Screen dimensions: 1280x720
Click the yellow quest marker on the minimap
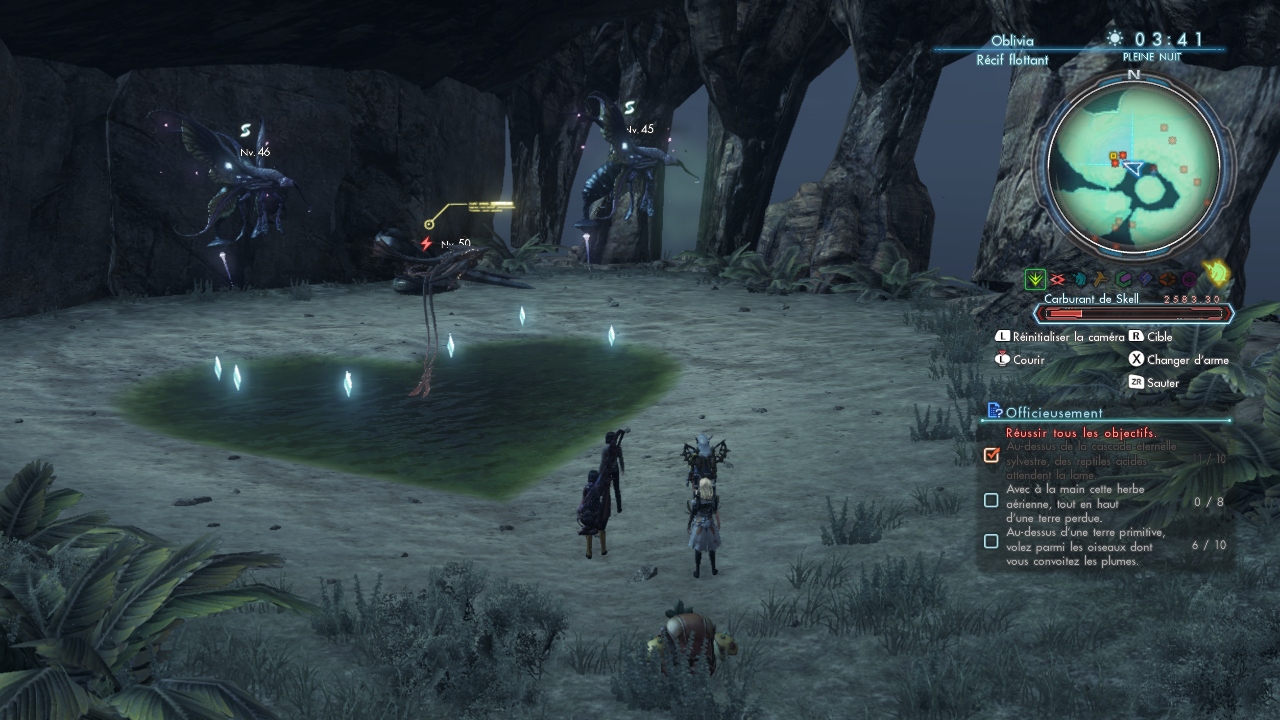pos(1113,156)
